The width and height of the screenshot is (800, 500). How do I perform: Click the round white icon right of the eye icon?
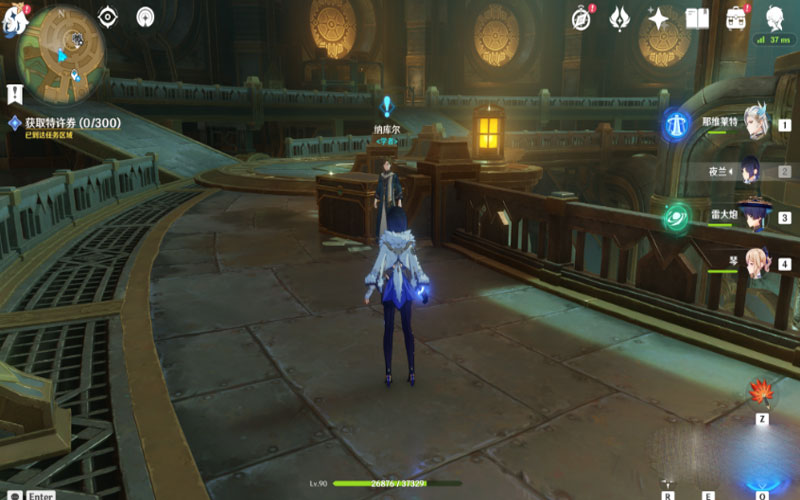146,16
